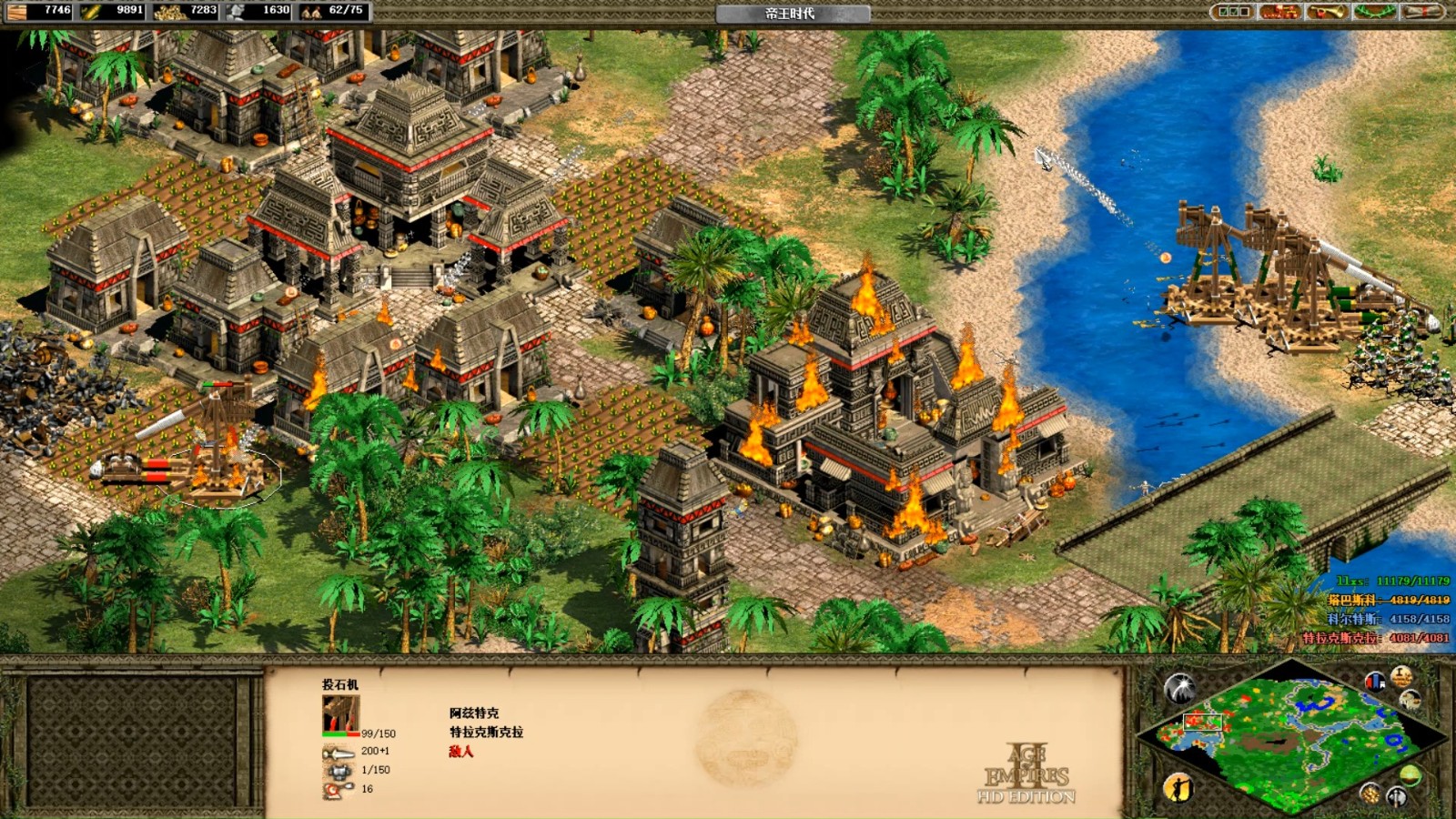Open the objectives checklist button
Screen dimensions: 1456x819
(1234, 12)
